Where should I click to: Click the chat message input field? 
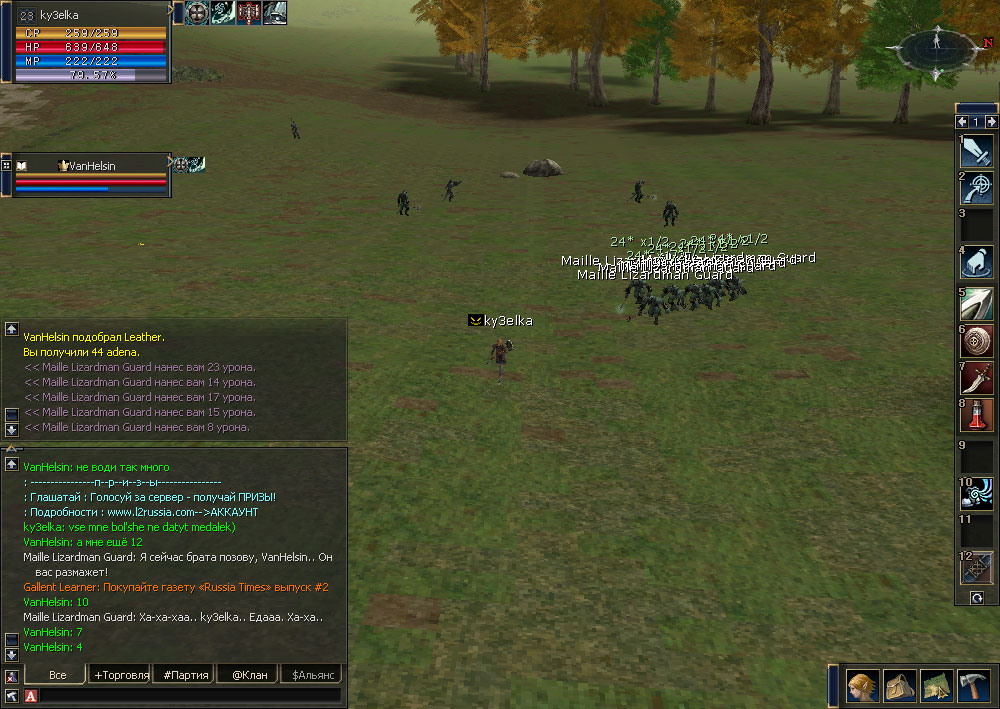coord(190,695)
